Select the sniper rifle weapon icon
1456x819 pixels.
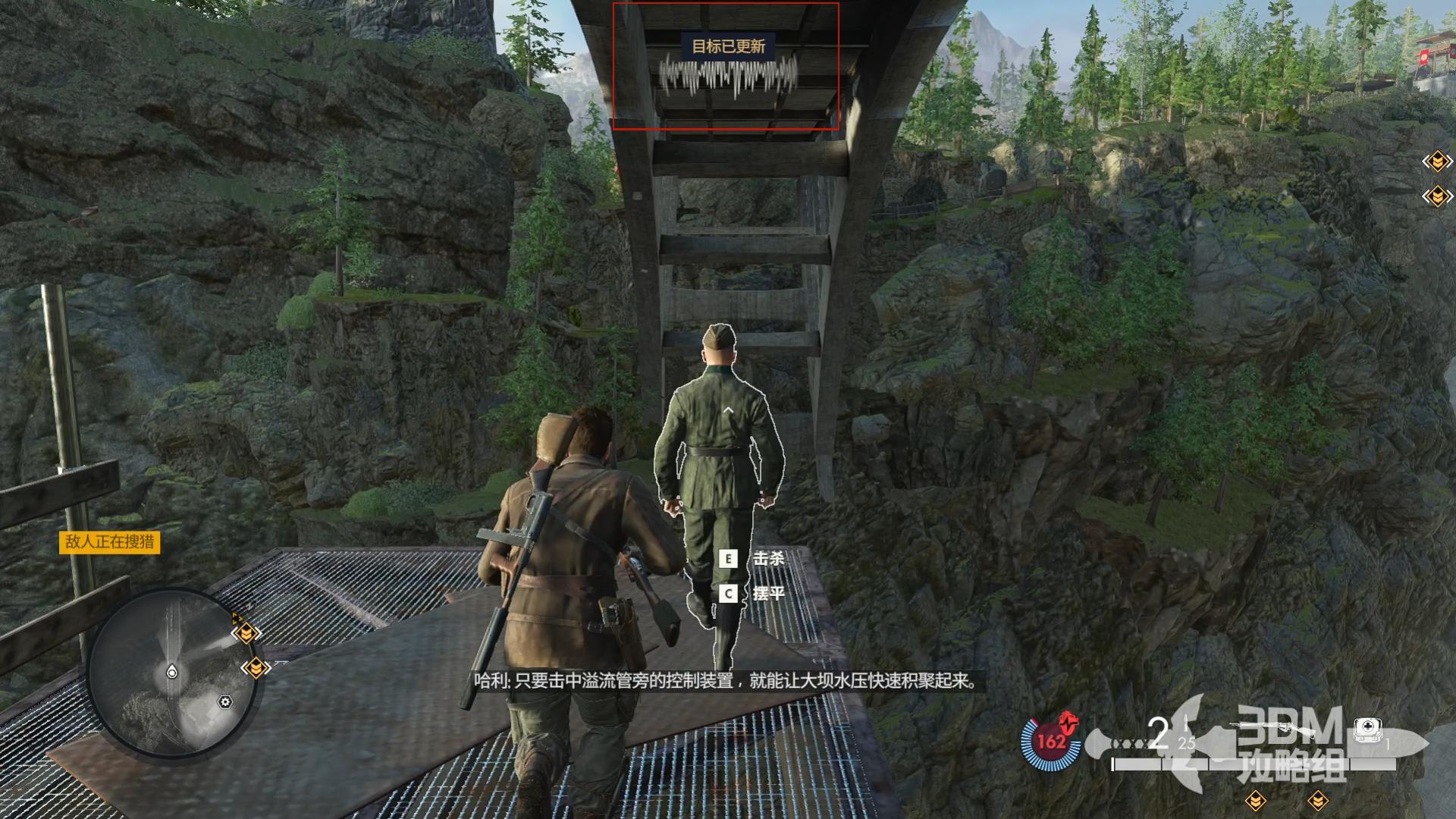[x=1272, y=730]
